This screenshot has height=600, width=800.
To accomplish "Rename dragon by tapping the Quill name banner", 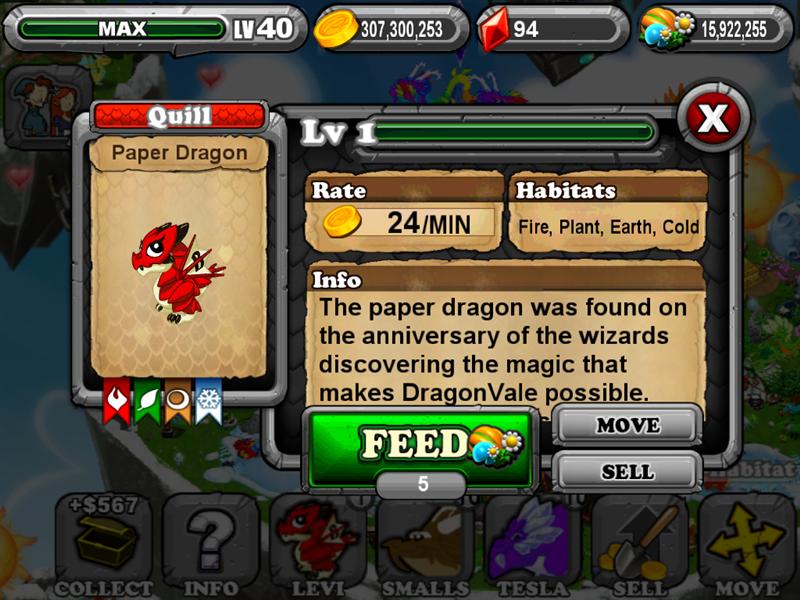I will coord(180,116).
